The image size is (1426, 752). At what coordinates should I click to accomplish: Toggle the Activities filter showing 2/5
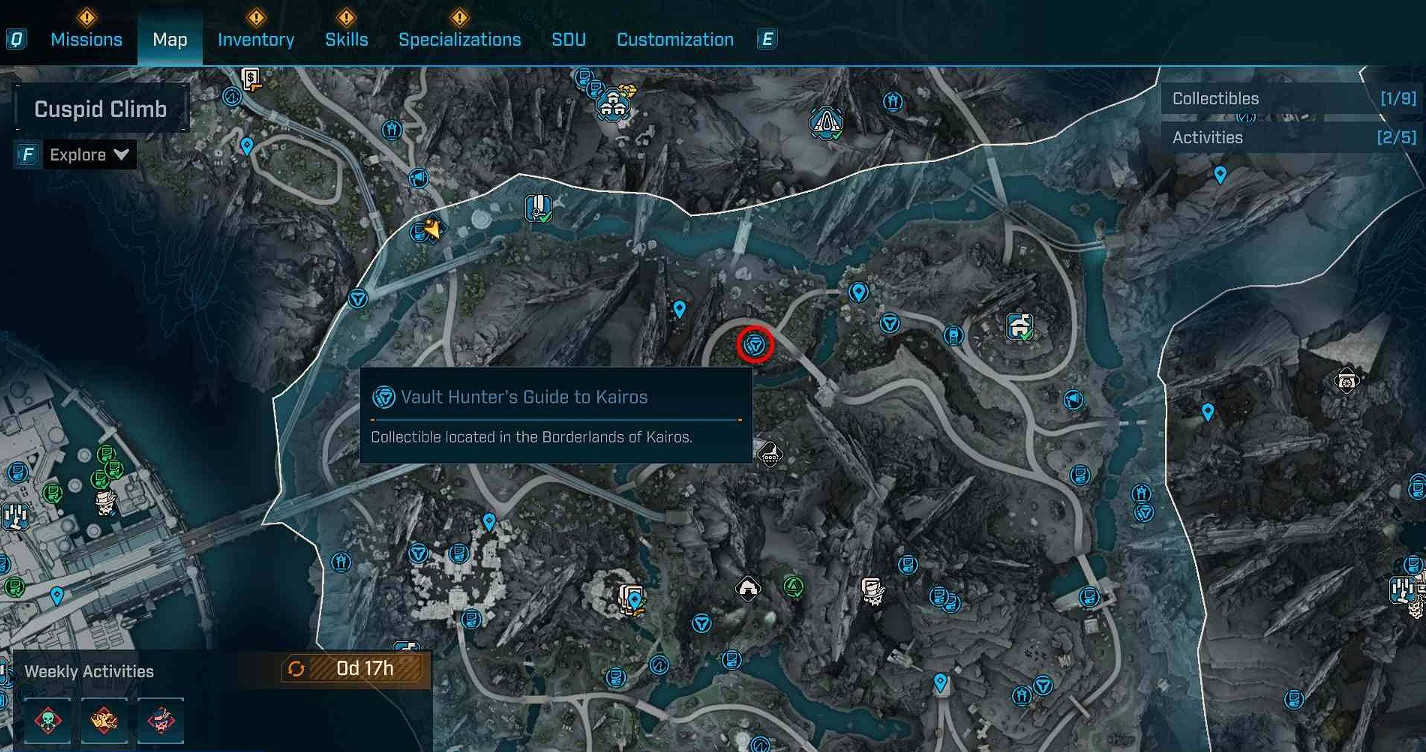coord(1290,137)
